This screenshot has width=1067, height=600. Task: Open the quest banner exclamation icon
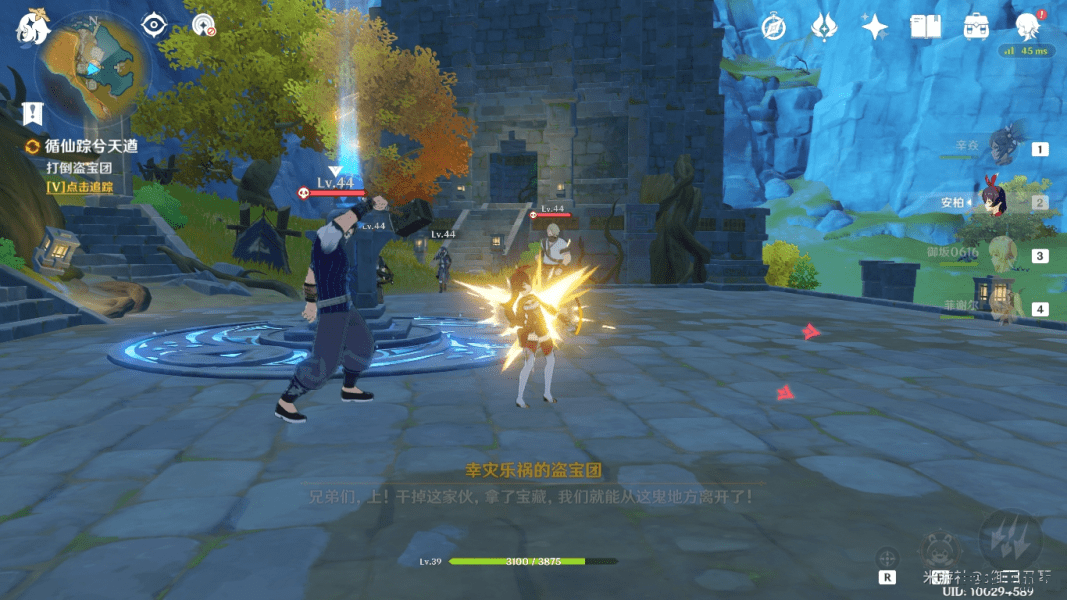34,113
